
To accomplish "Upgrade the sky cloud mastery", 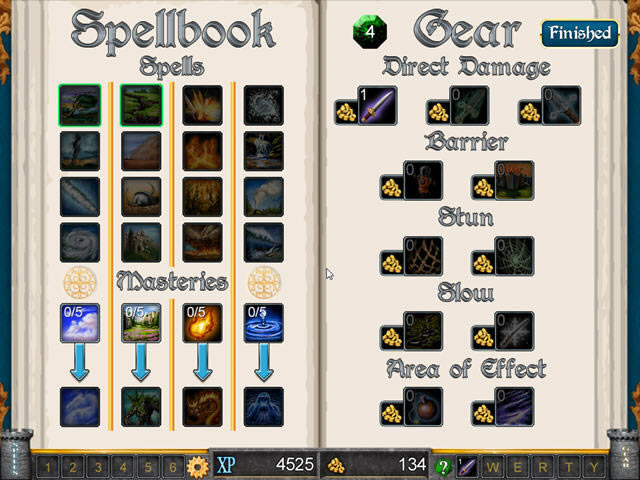I will tap(79, 324).
